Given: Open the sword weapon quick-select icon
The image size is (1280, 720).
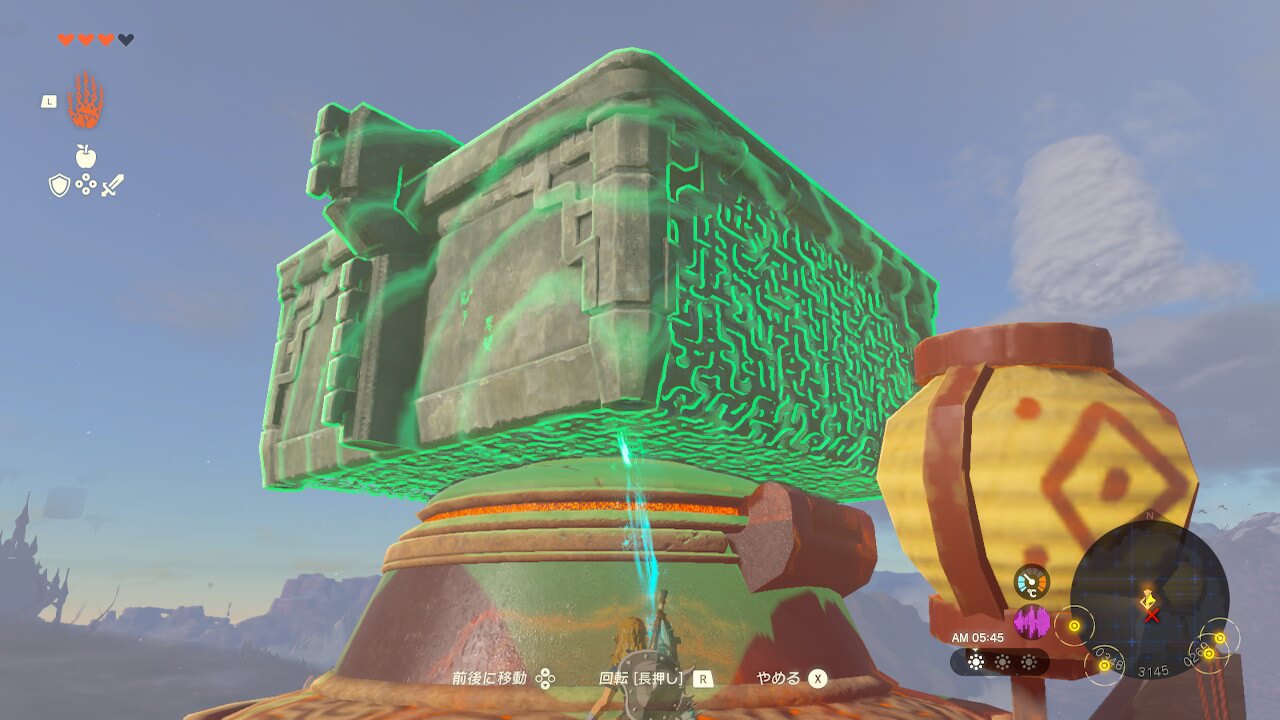Looking at the screenshot, I should [x=112, y=185].
